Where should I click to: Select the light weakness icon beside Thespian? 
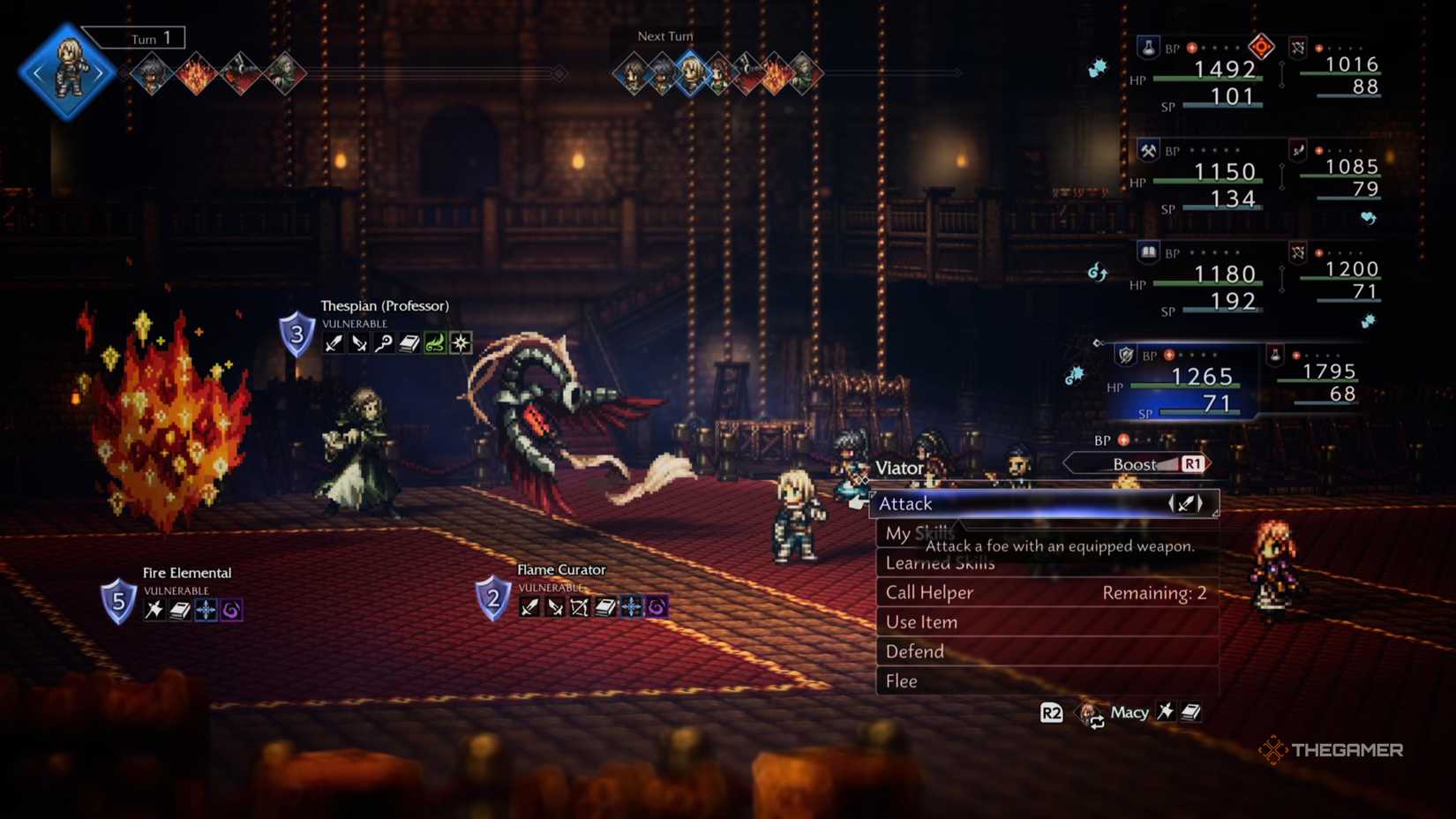460,343
